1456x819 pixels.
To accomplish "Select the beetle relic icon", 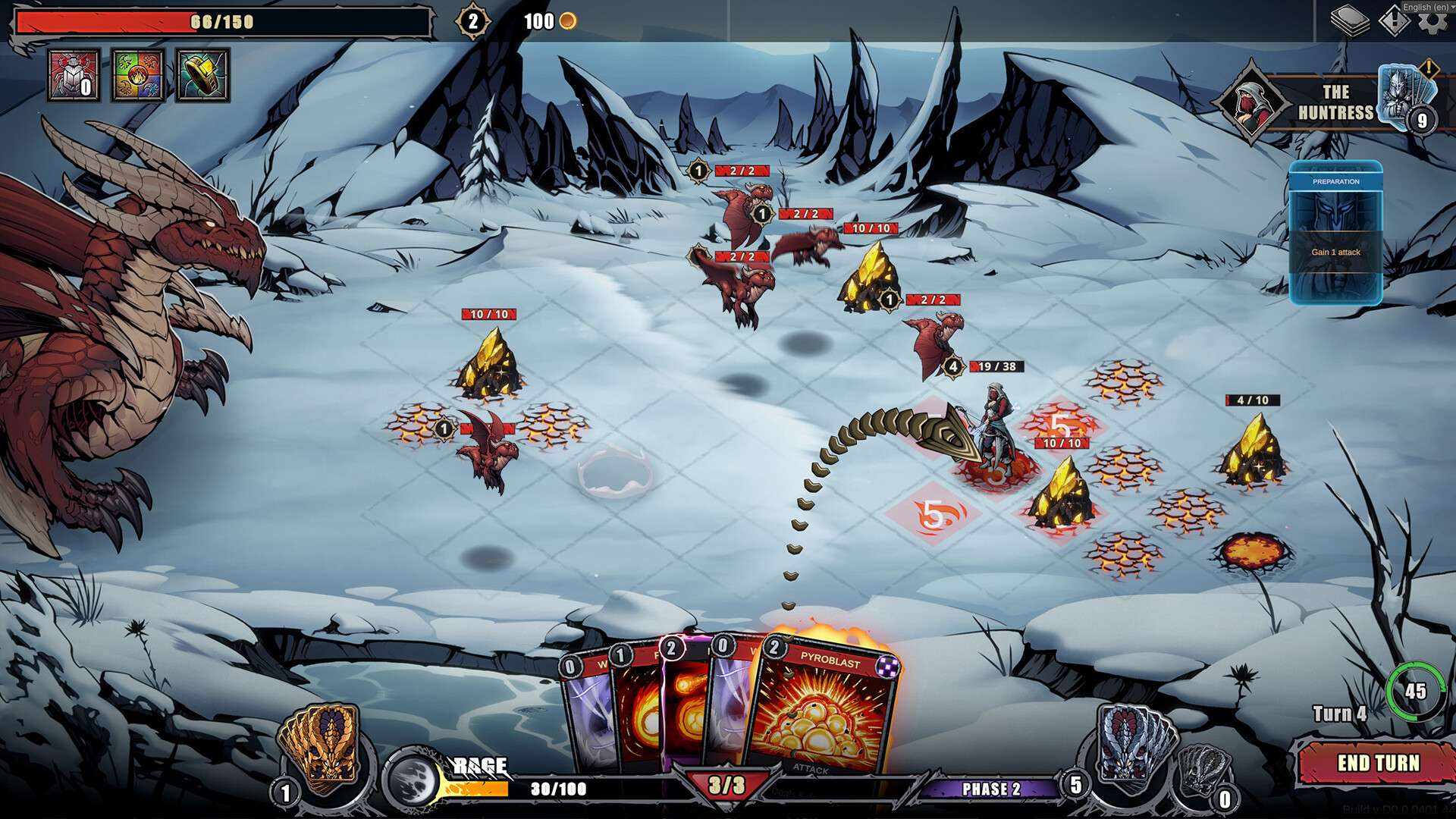I will [74, 75].
